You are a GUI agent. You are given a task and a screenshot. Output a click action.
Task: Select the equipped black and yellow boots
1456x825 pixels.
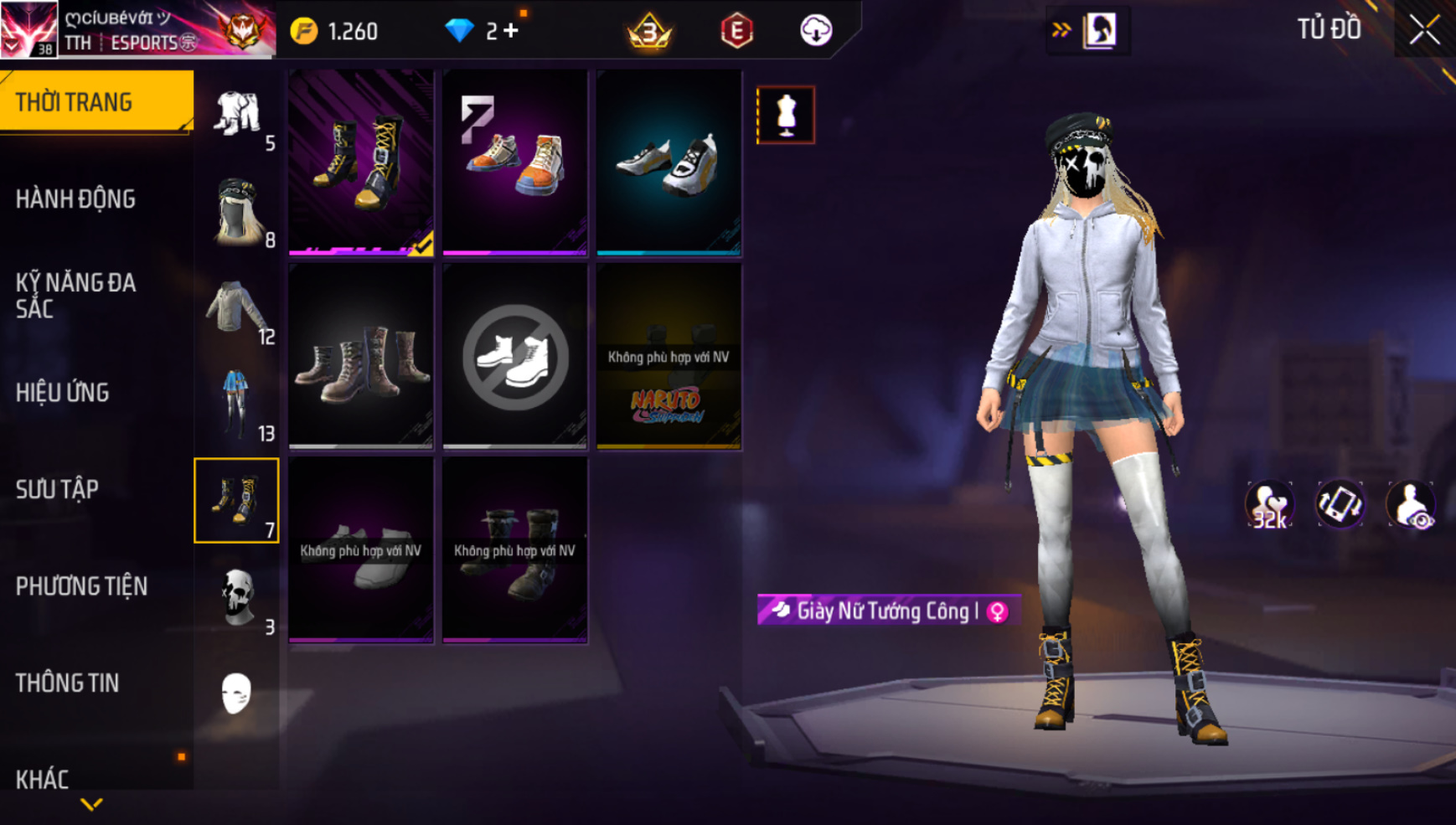pyautogui.click(x=361, y=162)
